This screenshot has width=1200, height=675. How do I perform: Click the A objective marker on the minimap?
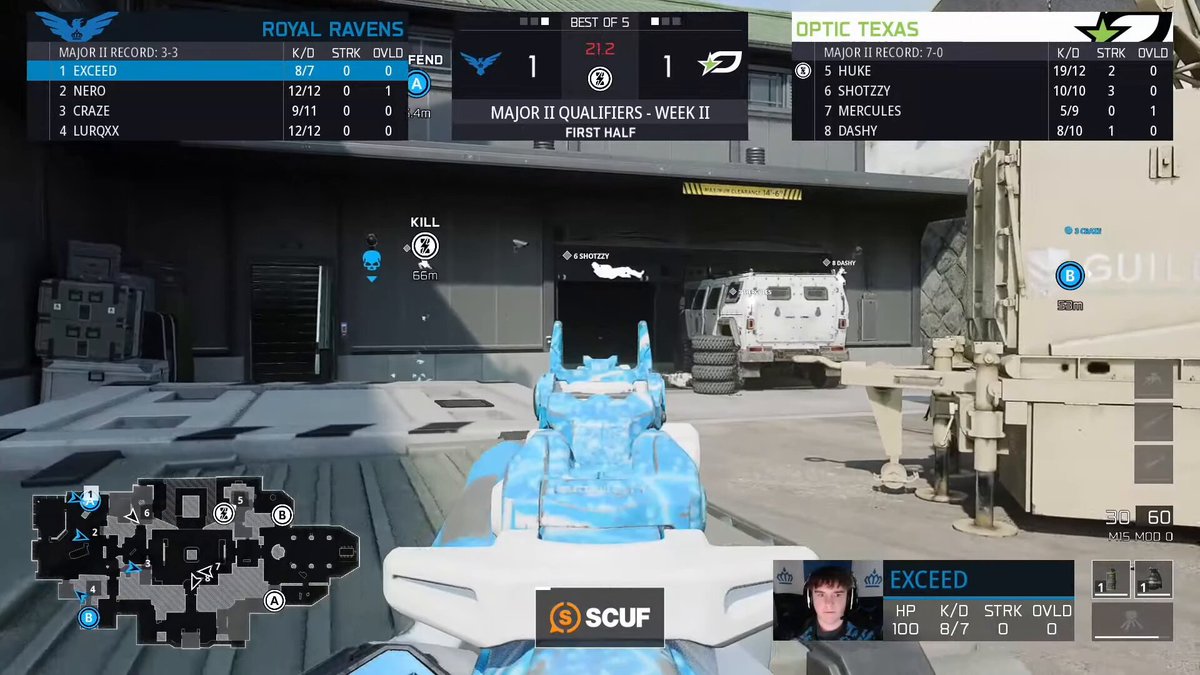[274, 600]
